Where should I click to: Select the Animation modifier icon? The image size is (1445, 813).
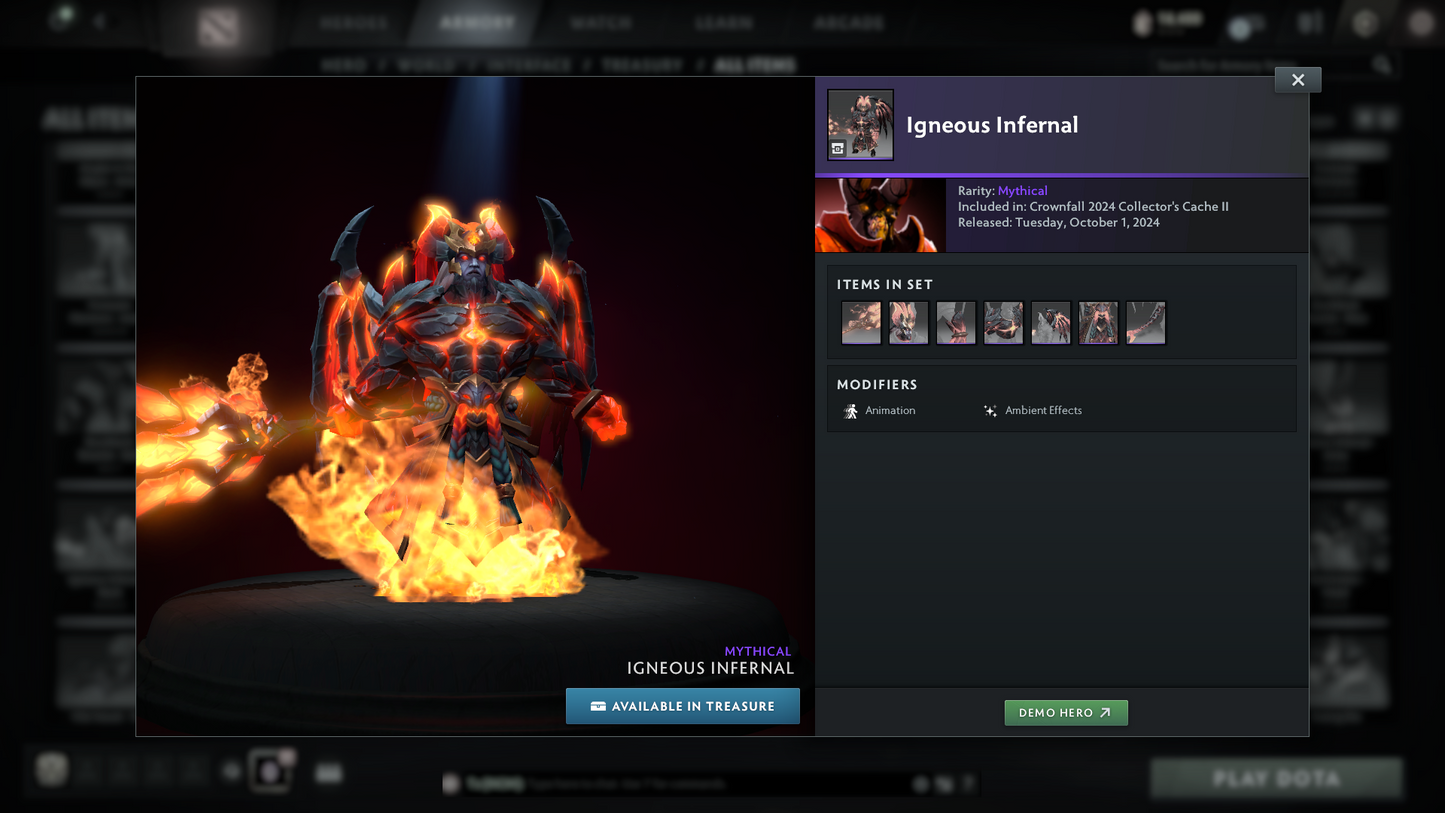pos(851,411)
